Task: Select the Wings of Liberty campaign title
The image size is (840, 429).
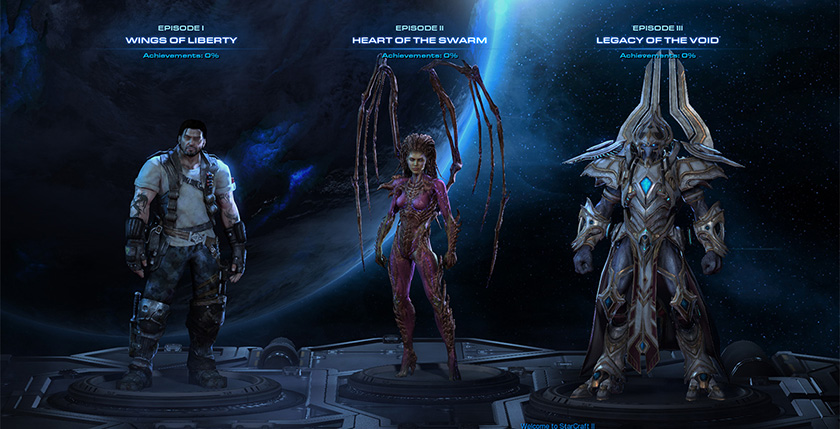Action: click(181, 40)
